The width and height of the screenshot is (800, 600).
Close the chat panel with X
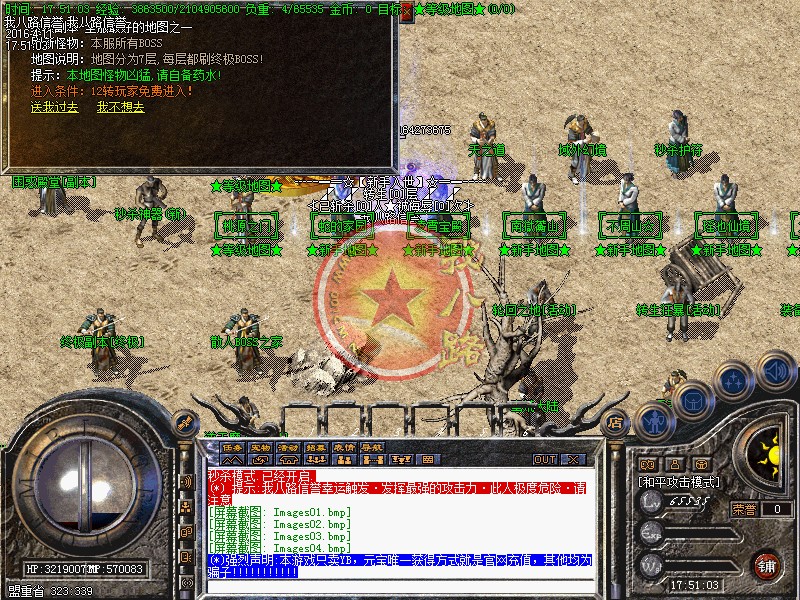coord(574,459)
